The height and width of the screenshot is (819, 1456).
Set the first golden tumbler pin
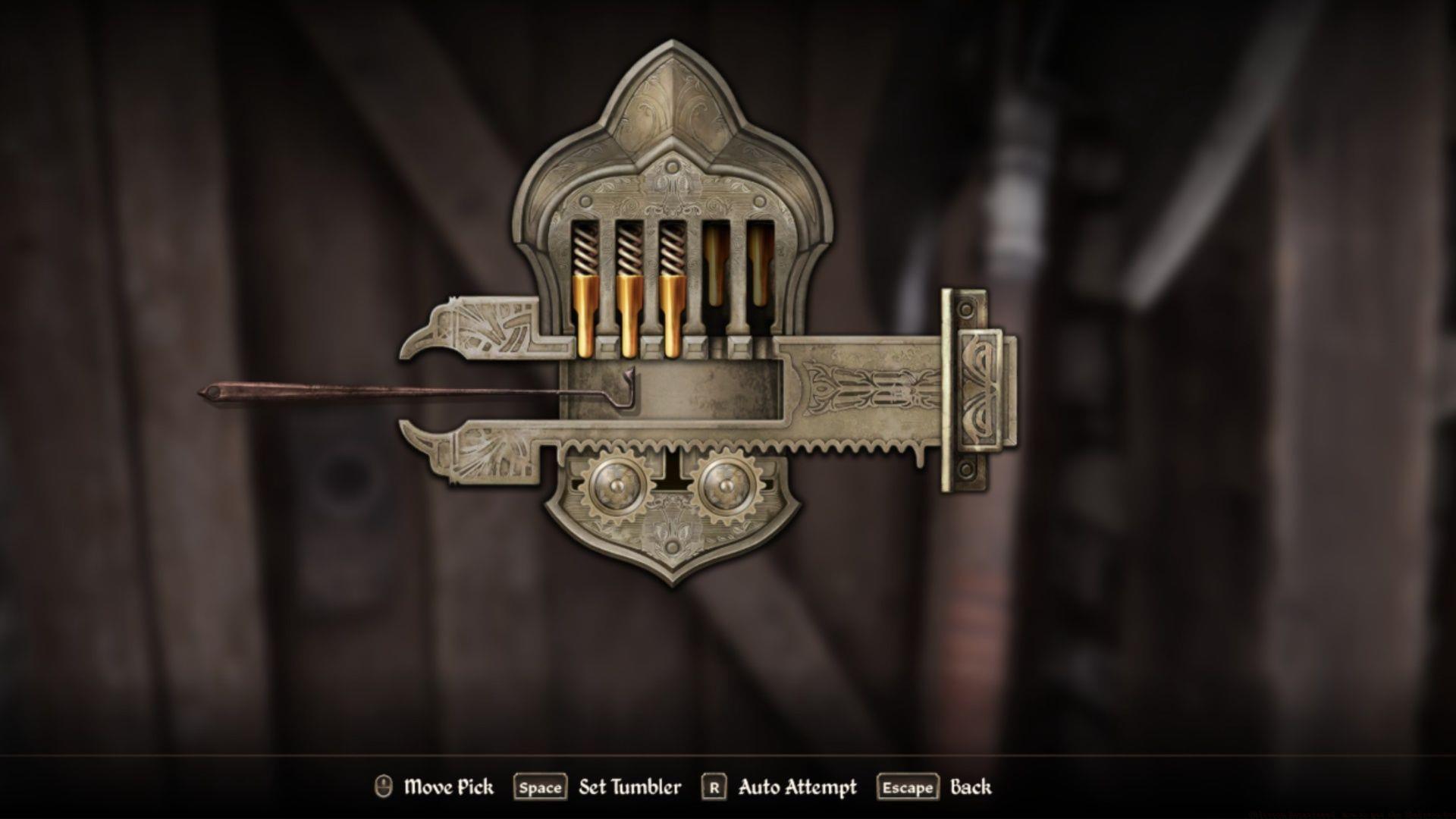584,315
